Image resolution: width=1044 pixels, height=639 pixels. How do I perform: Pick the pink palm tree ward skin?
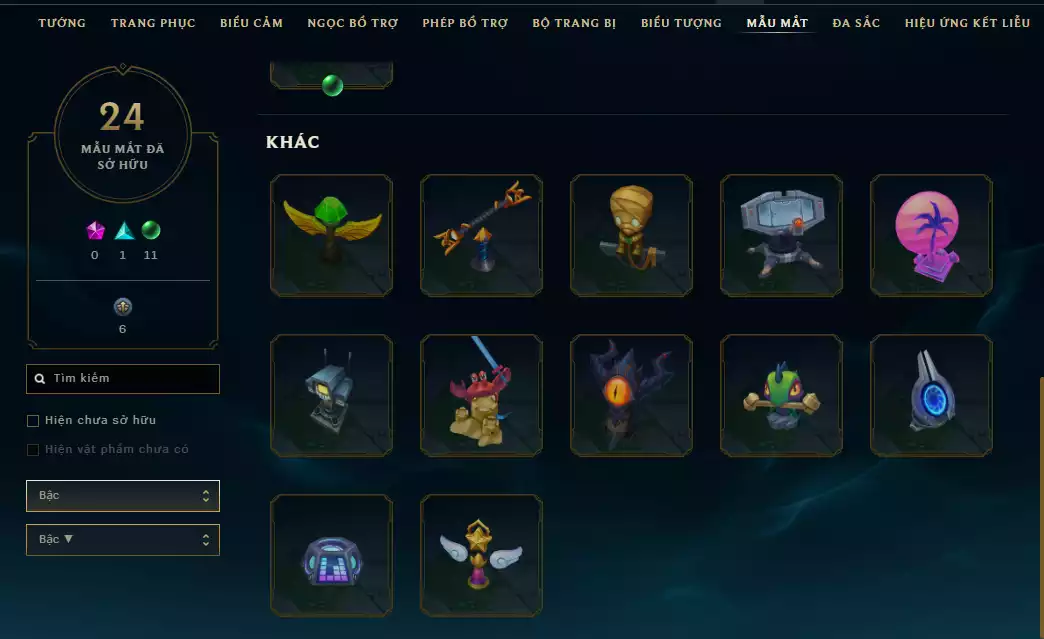(x=931, y=235)
